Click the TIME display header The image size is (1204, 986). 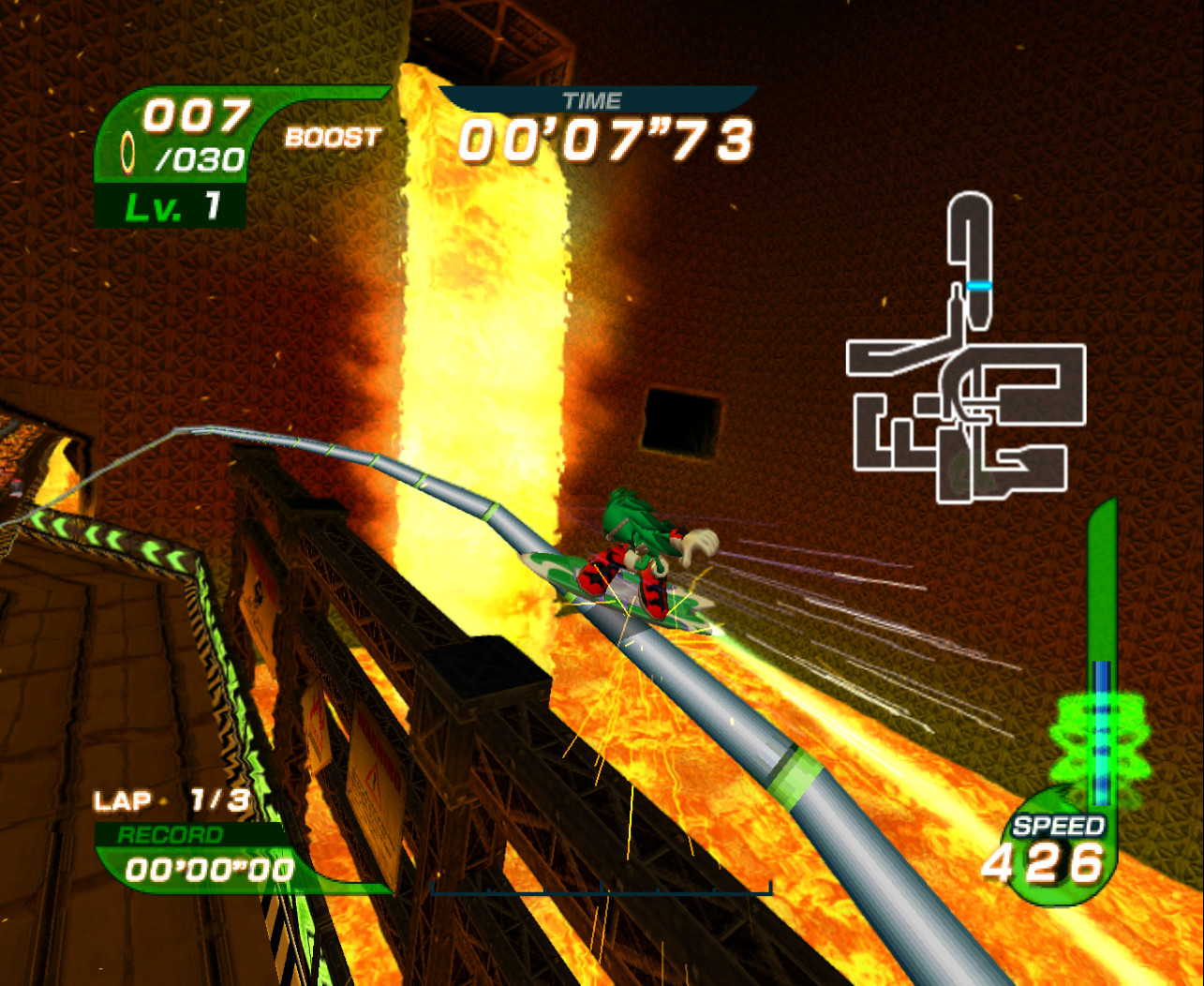pyautogui.click(x=596, y=98)
